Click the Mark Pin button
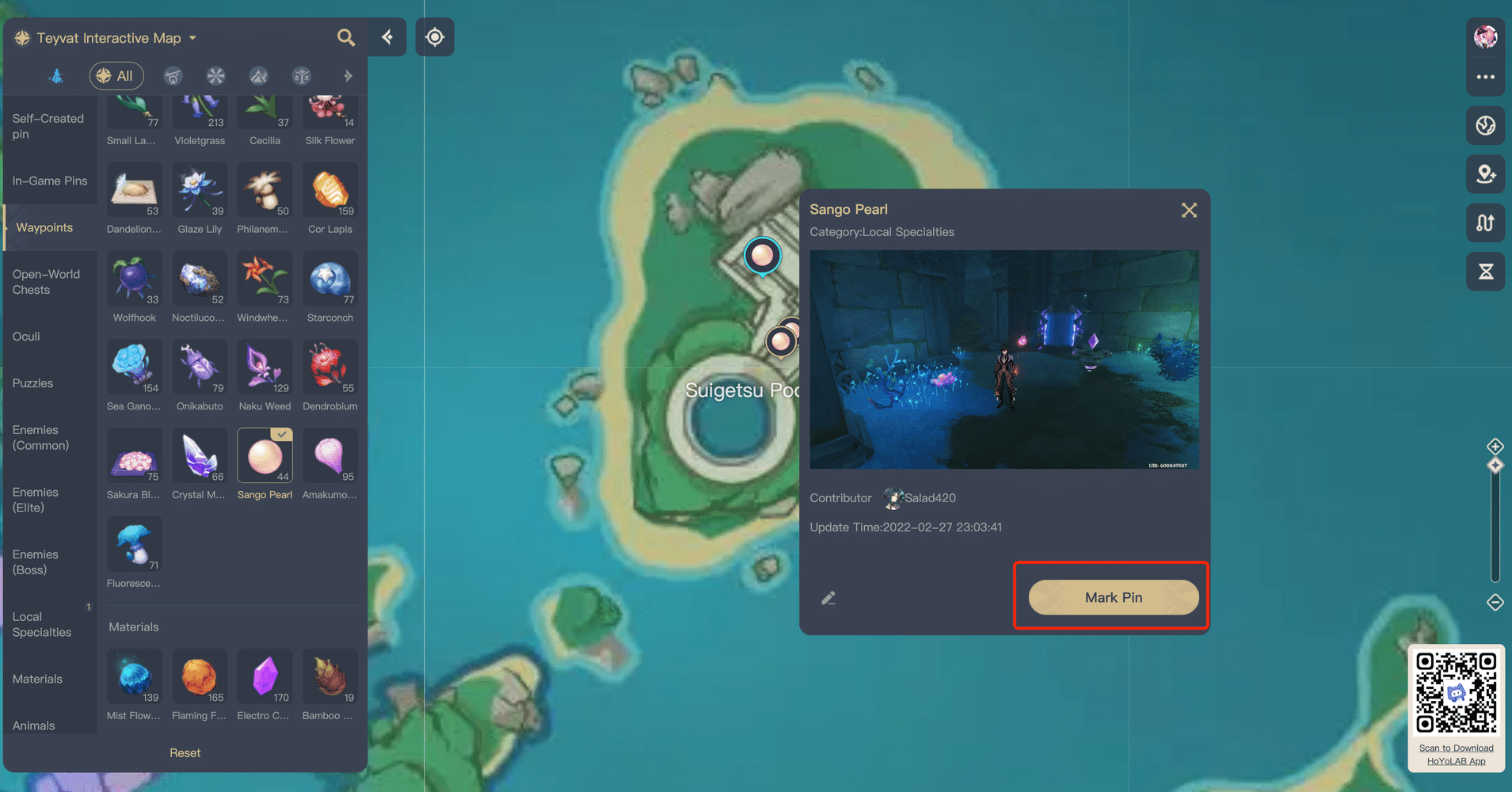 [1112, 597]
